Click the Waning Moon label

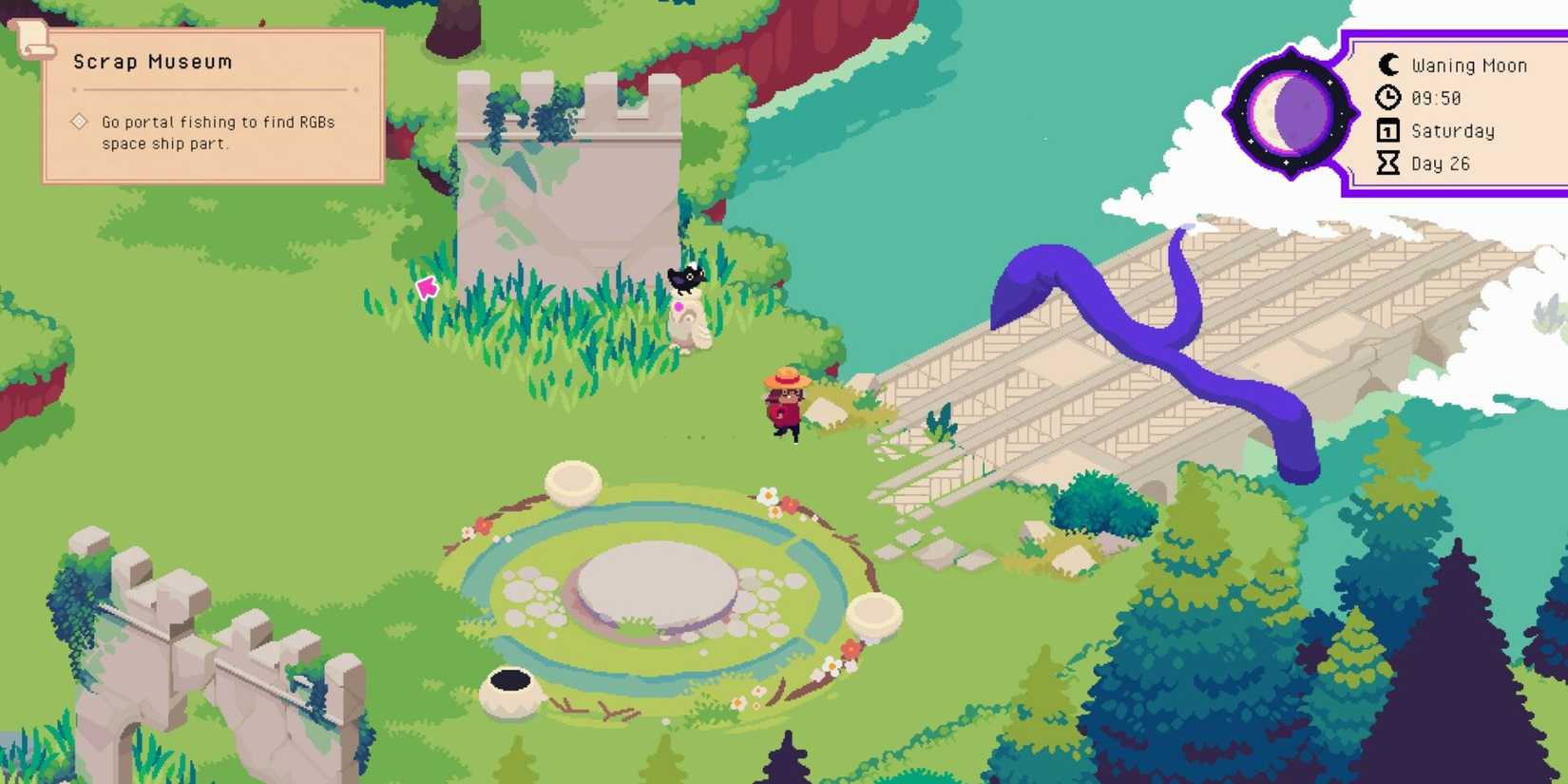pos(1469,65)
